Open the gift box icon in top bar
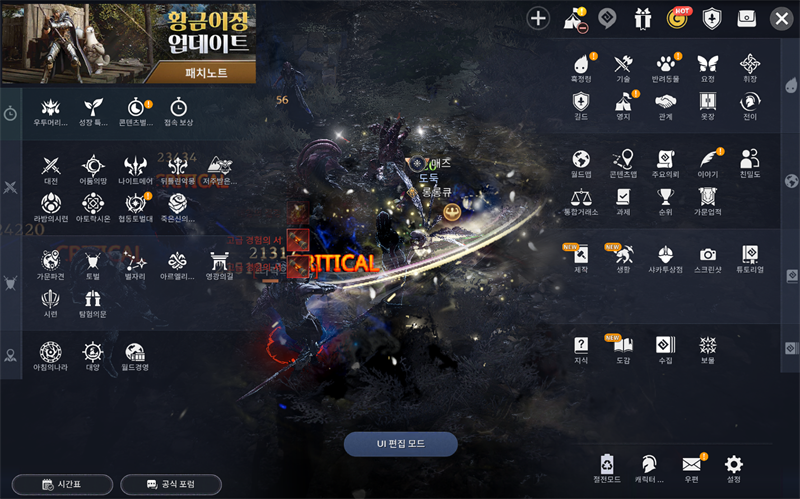Image resolution: width=800 pixels, height=499 pixels. [x=643, y=18]
